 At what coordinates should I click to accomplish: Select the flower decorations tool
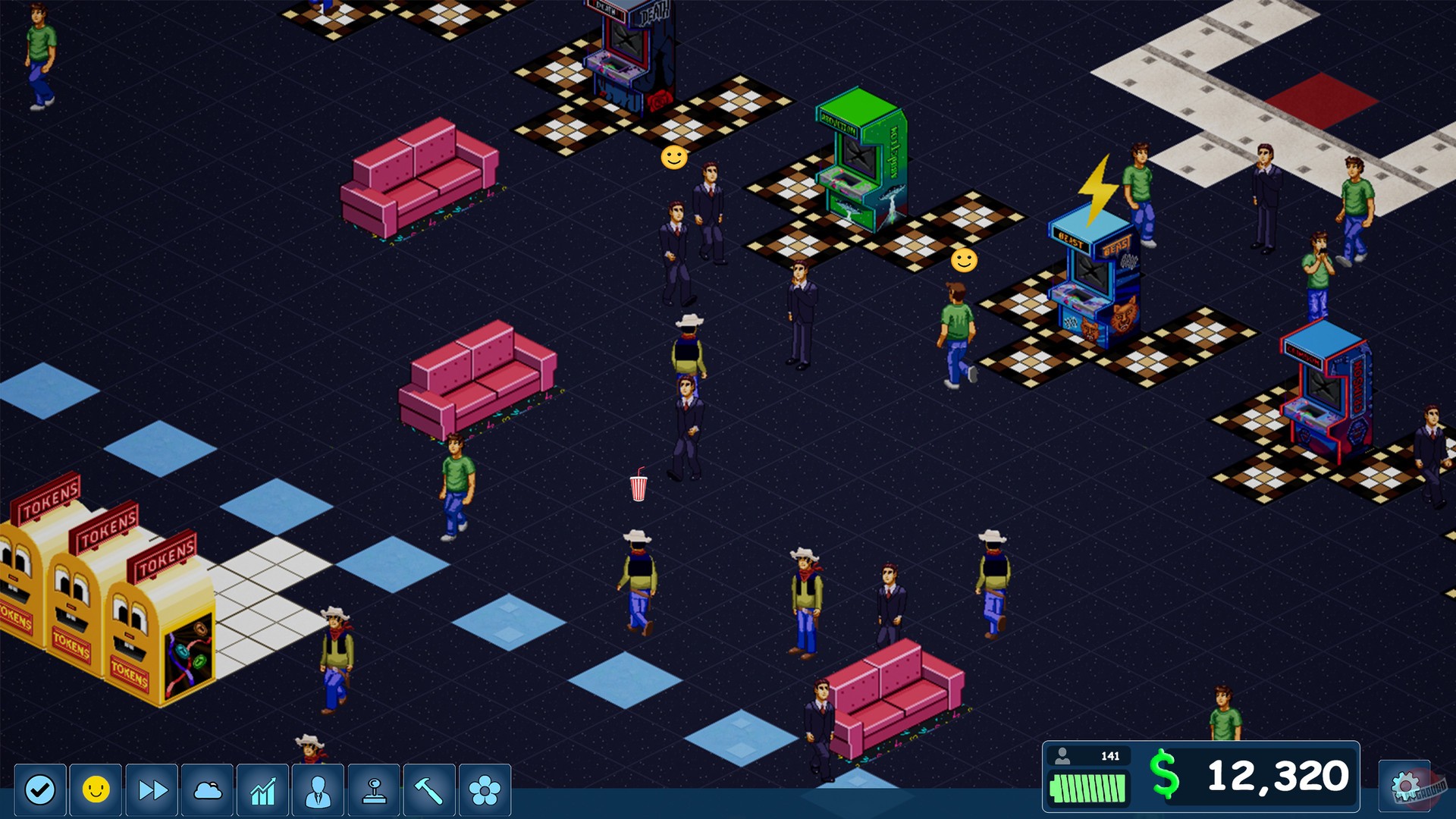[x=485, y=791]
